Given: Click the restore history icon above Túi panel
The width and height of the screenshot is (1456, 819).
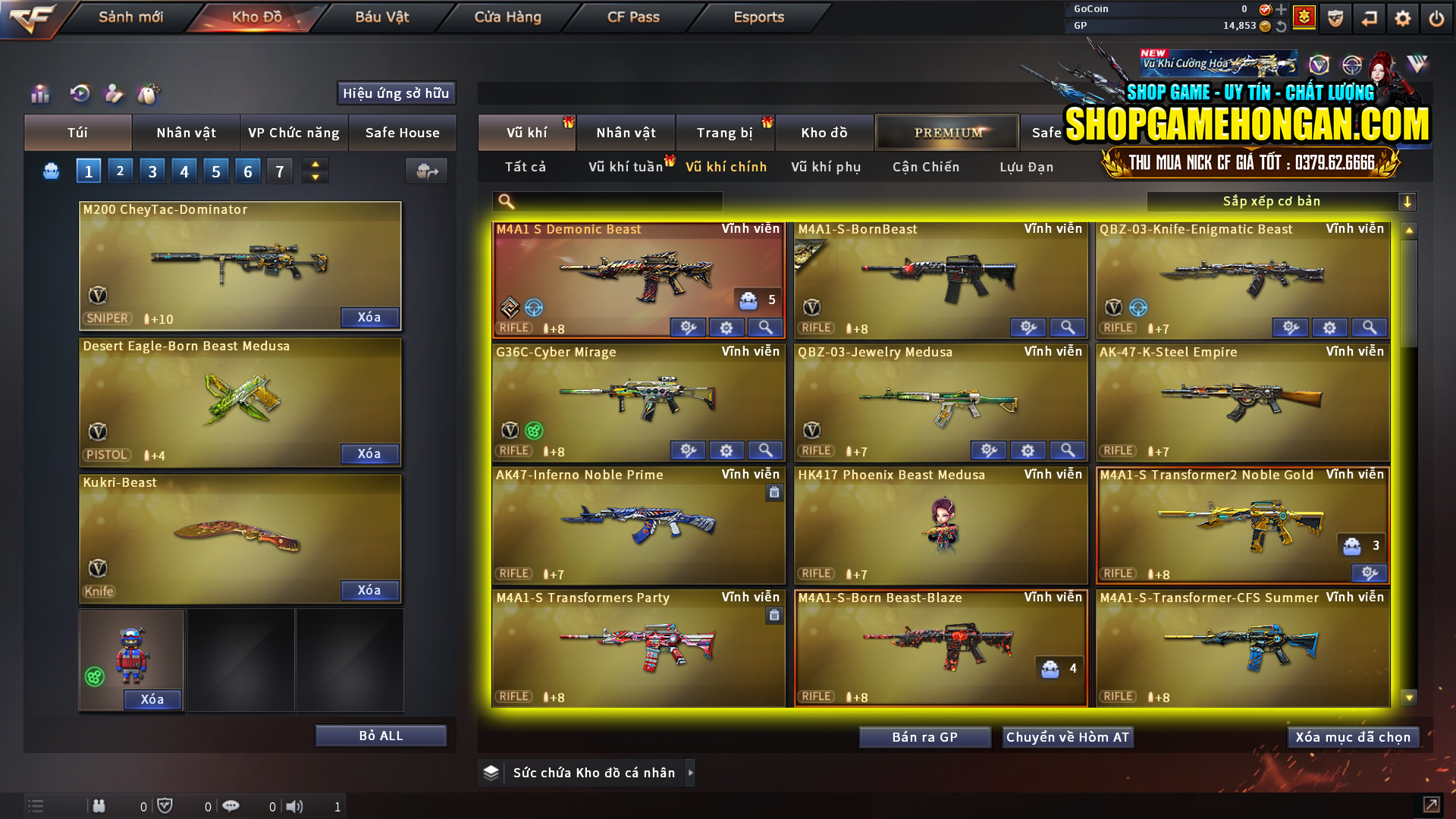Looking at the screenshot, I should [x=79, y=94].
